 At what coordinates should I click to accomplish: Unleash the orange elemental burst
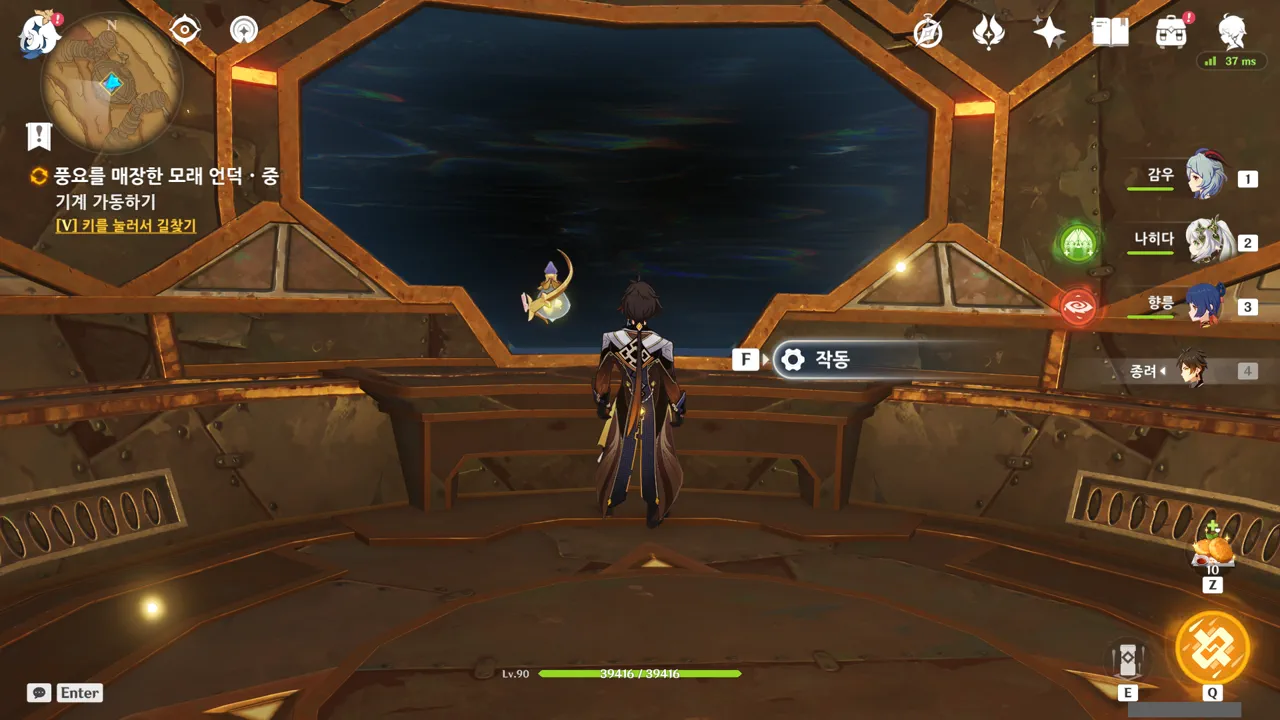pos(1212,647)
